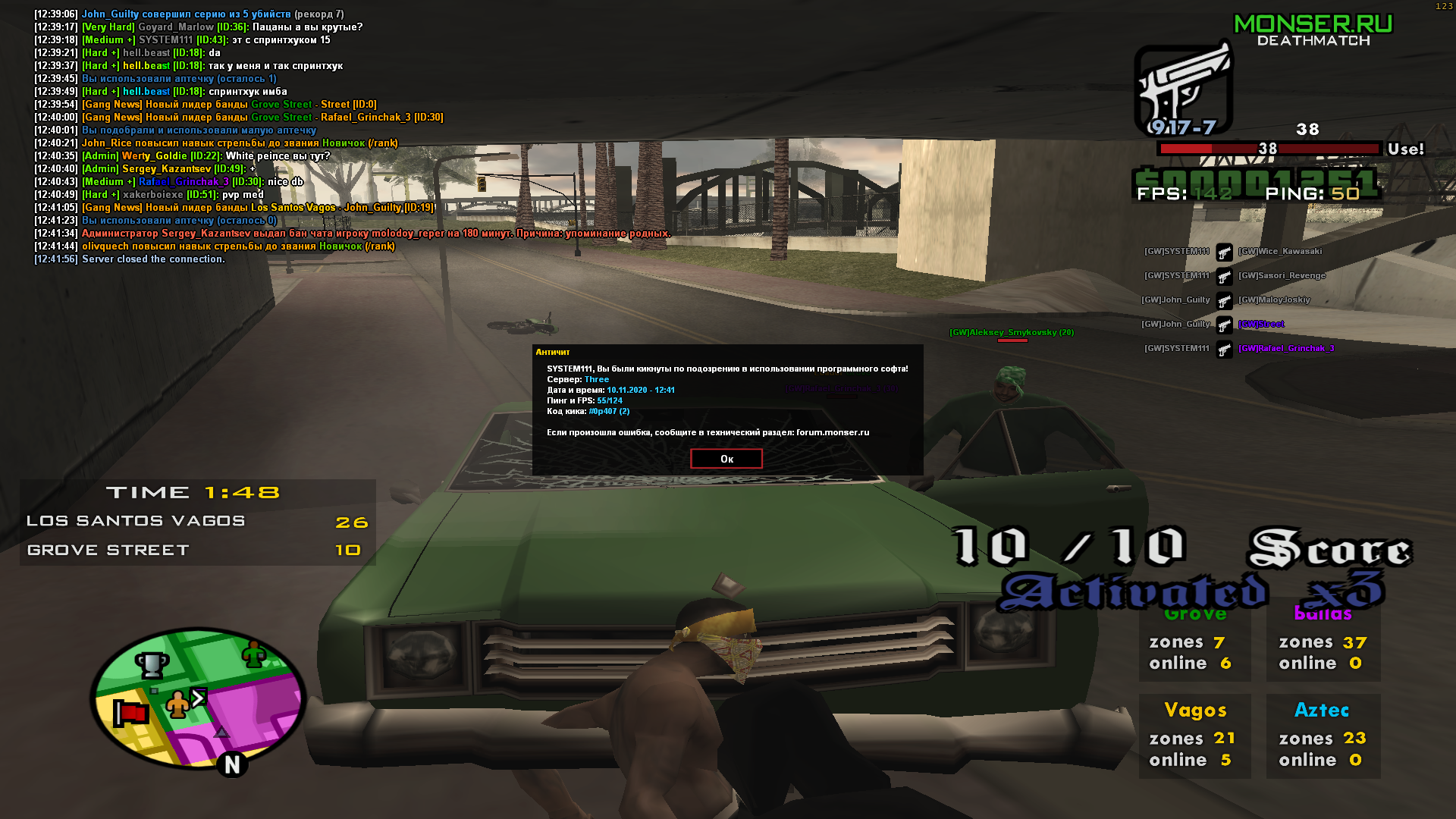
Task: Open the forum.monser.ru technical support link
Action: tap(831, 432)
